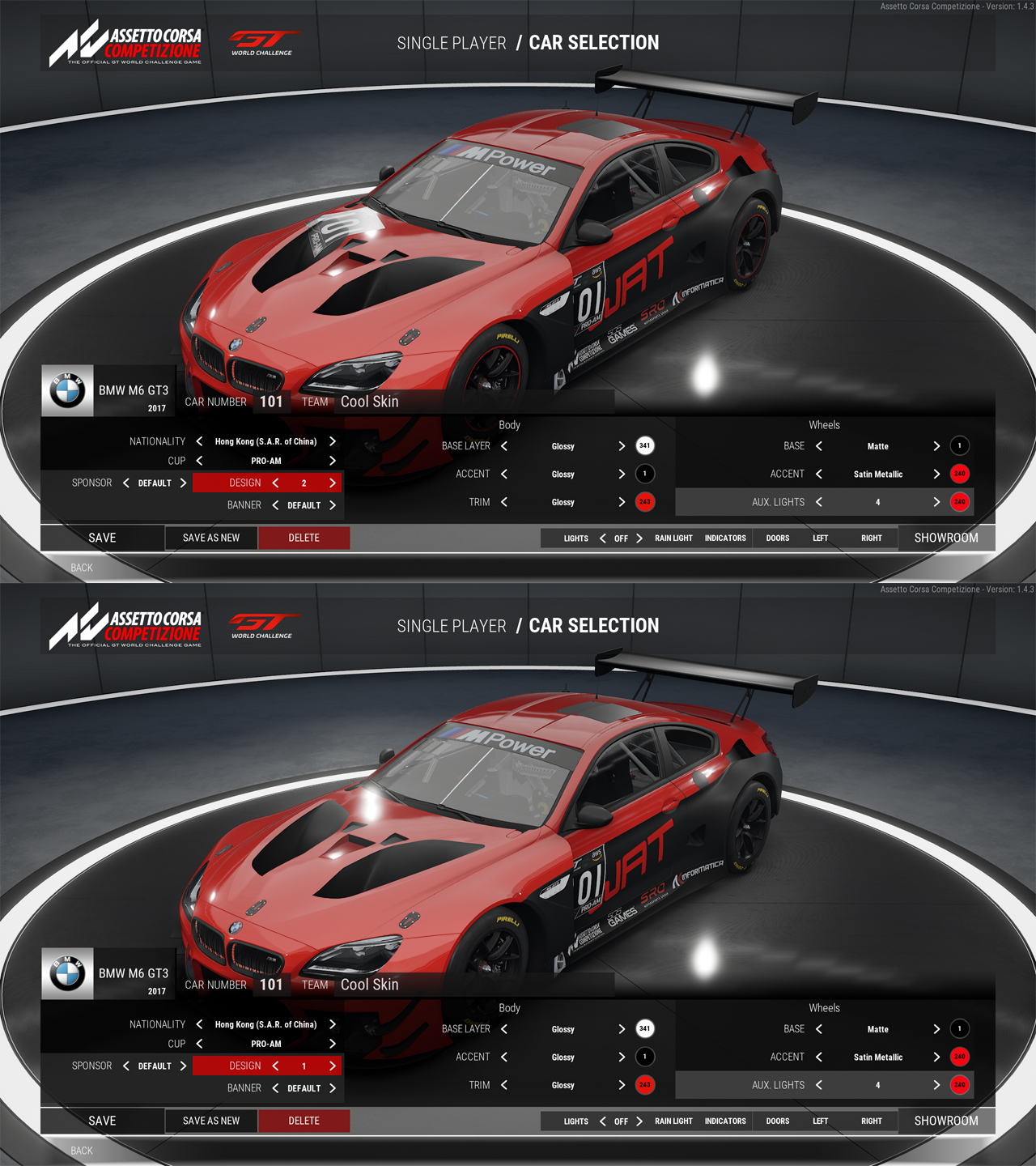Viewport: 1036px width, 1166px height.
Task: Open the Doors option on the Design 2 screen
Action: tap(778, 538)
